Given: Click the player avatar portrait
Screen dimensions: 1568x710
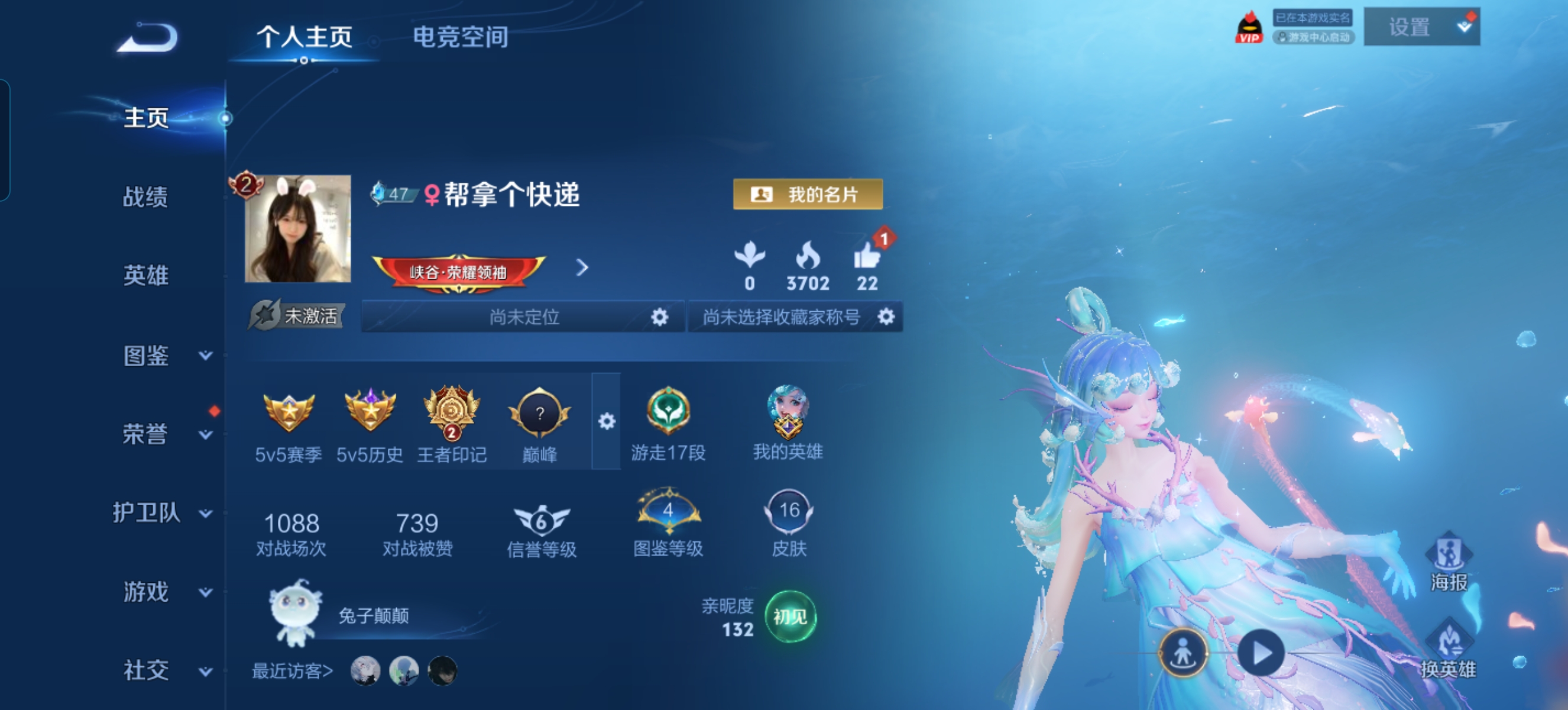Looking at the screenshot, I should pos(297,229).
